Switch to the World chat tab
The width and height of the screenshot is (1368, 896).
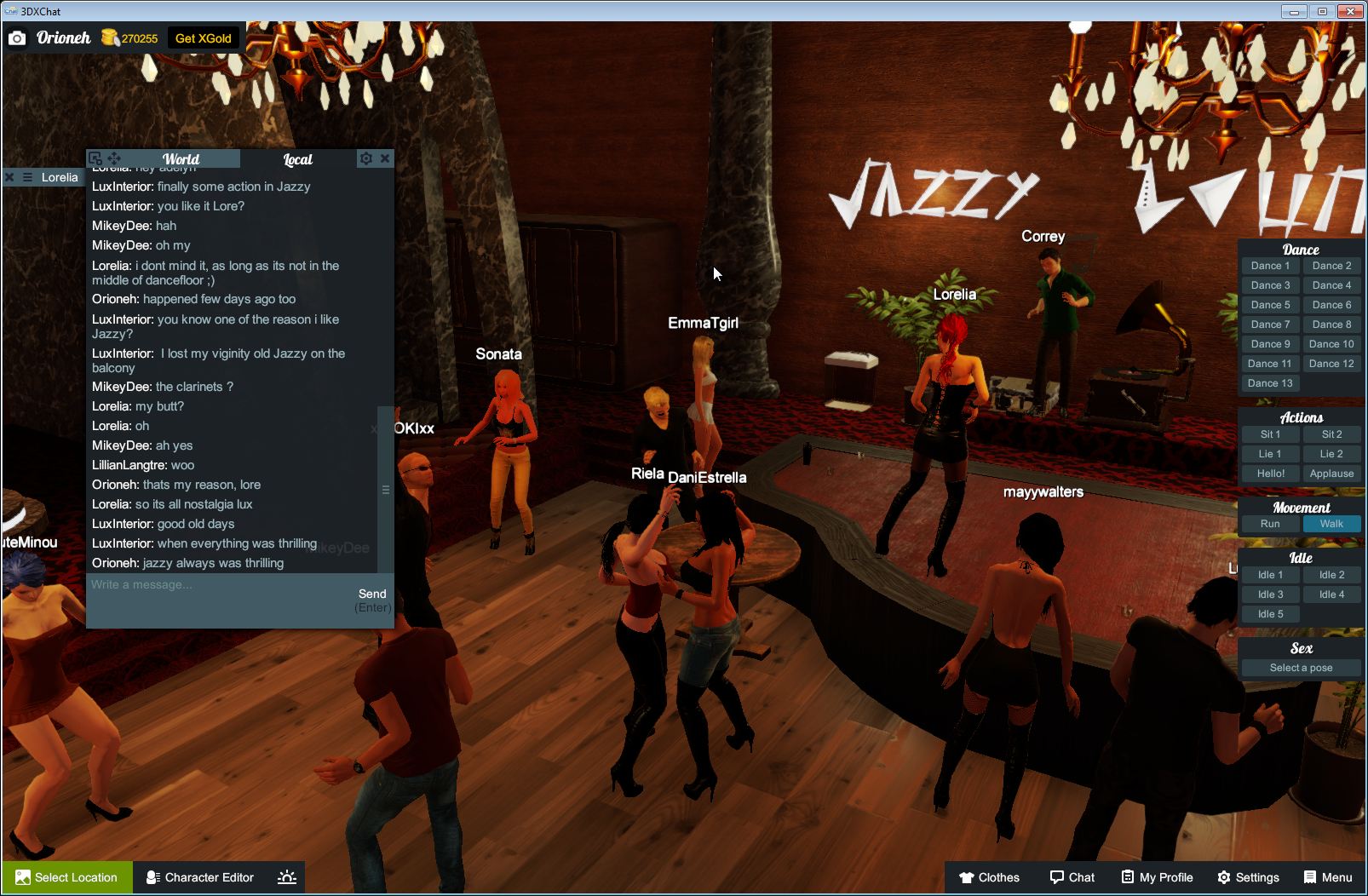coord(181,158)
